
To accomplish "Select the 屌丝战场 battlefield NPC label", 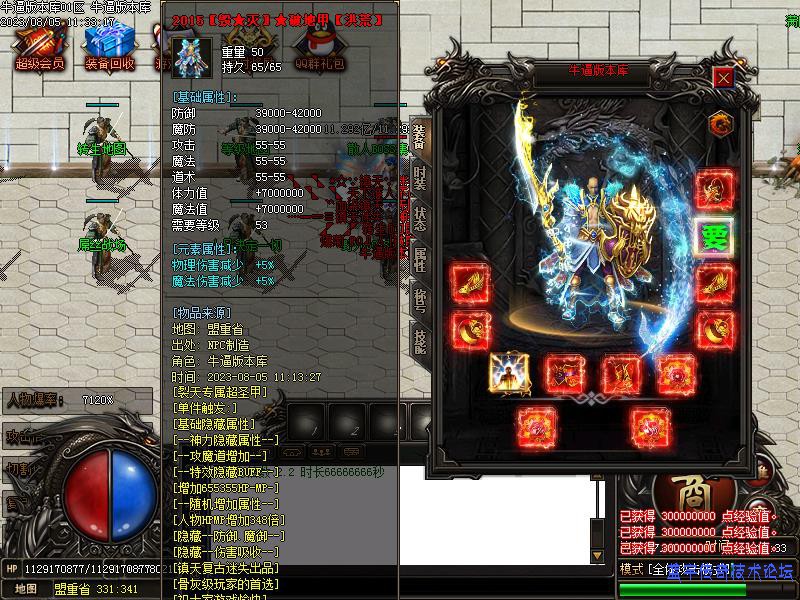I will coord(102,244).
